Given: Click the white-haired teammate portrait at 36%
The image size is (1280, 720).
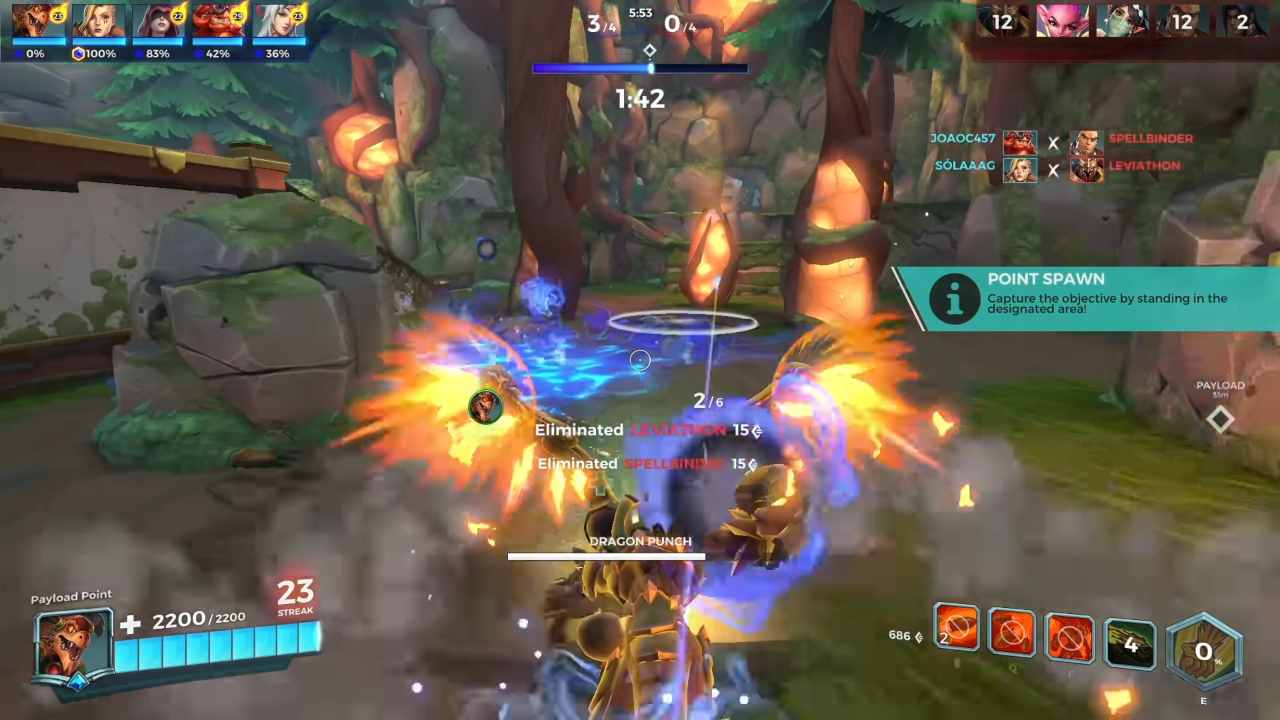Looking at the screenshot, I should [279, 22].
